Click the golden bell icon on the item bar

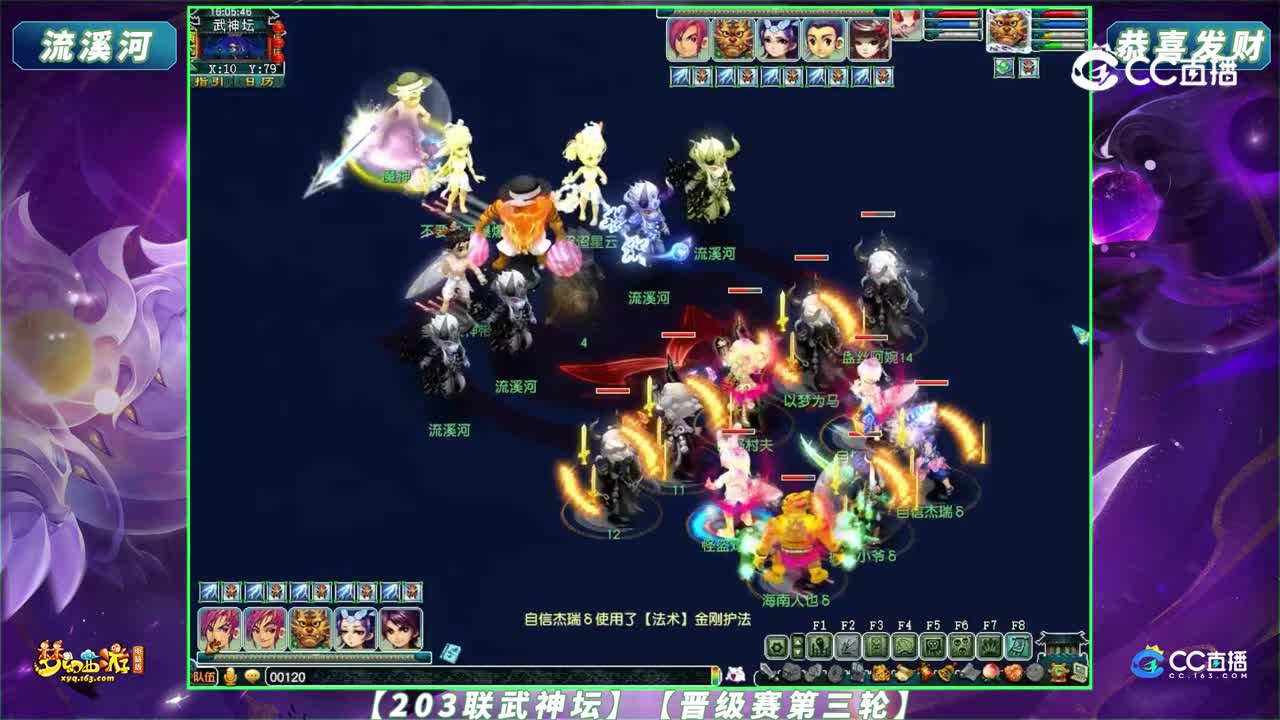[947, 671]
